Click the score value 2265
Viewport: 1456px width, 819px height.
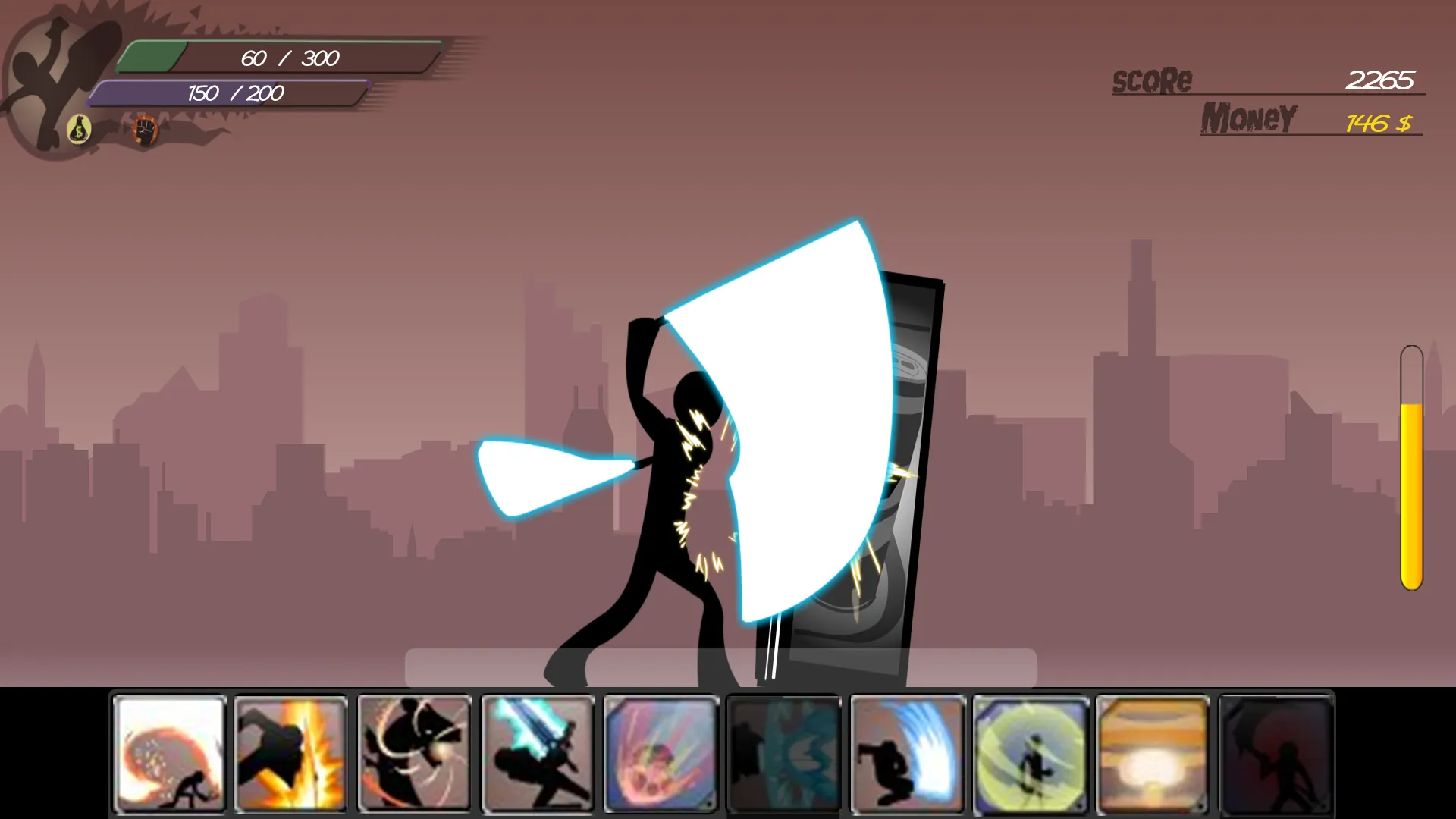coord(1380,78)
